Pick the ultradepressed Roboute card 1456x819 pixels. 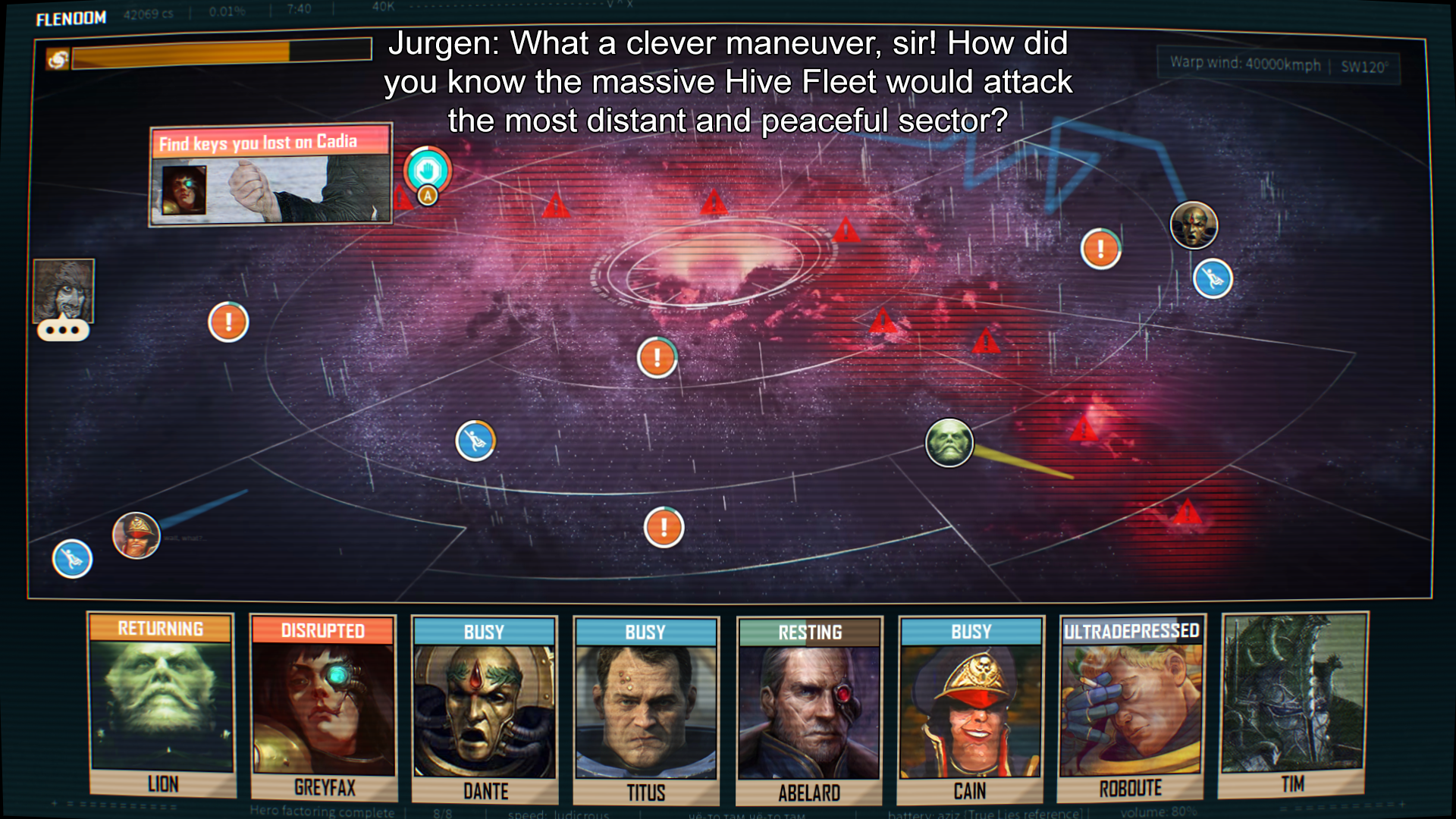point(1131,708)
